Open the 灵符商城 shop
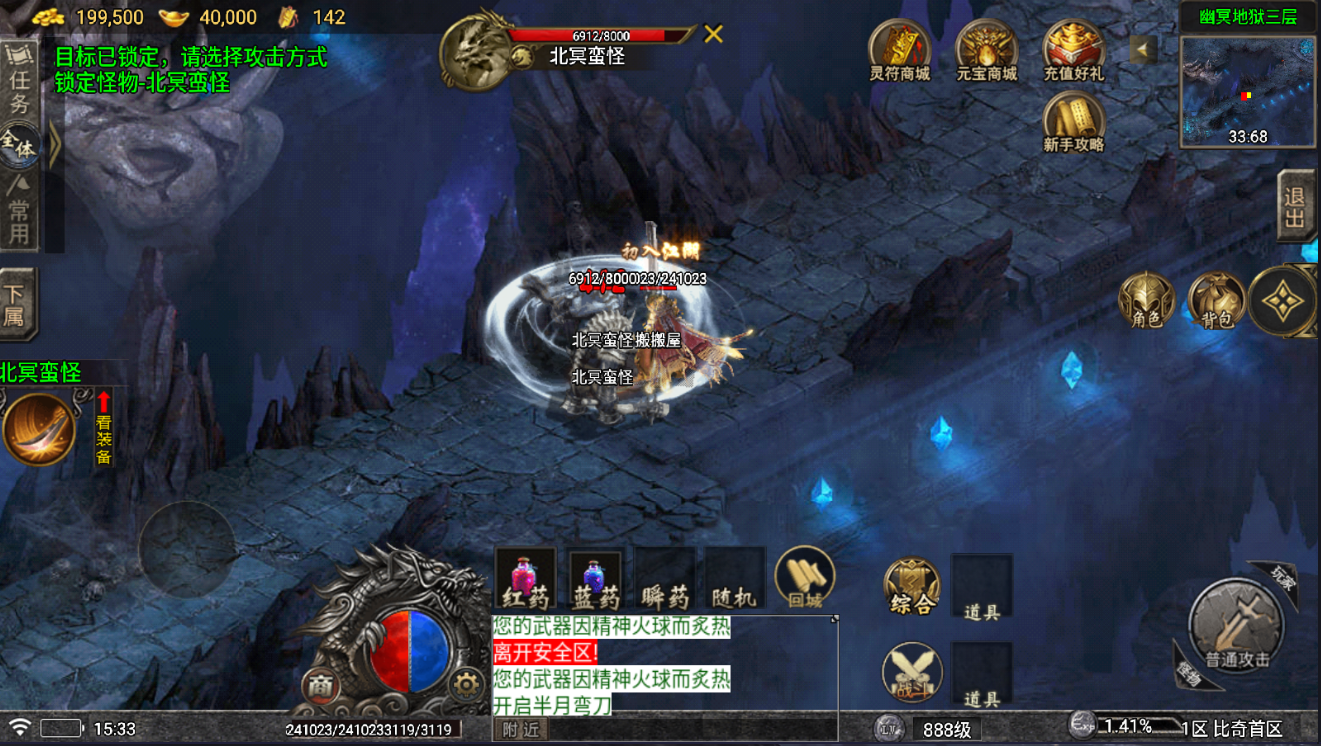This screenshot has width=1321, height=746. coord(899,50)
